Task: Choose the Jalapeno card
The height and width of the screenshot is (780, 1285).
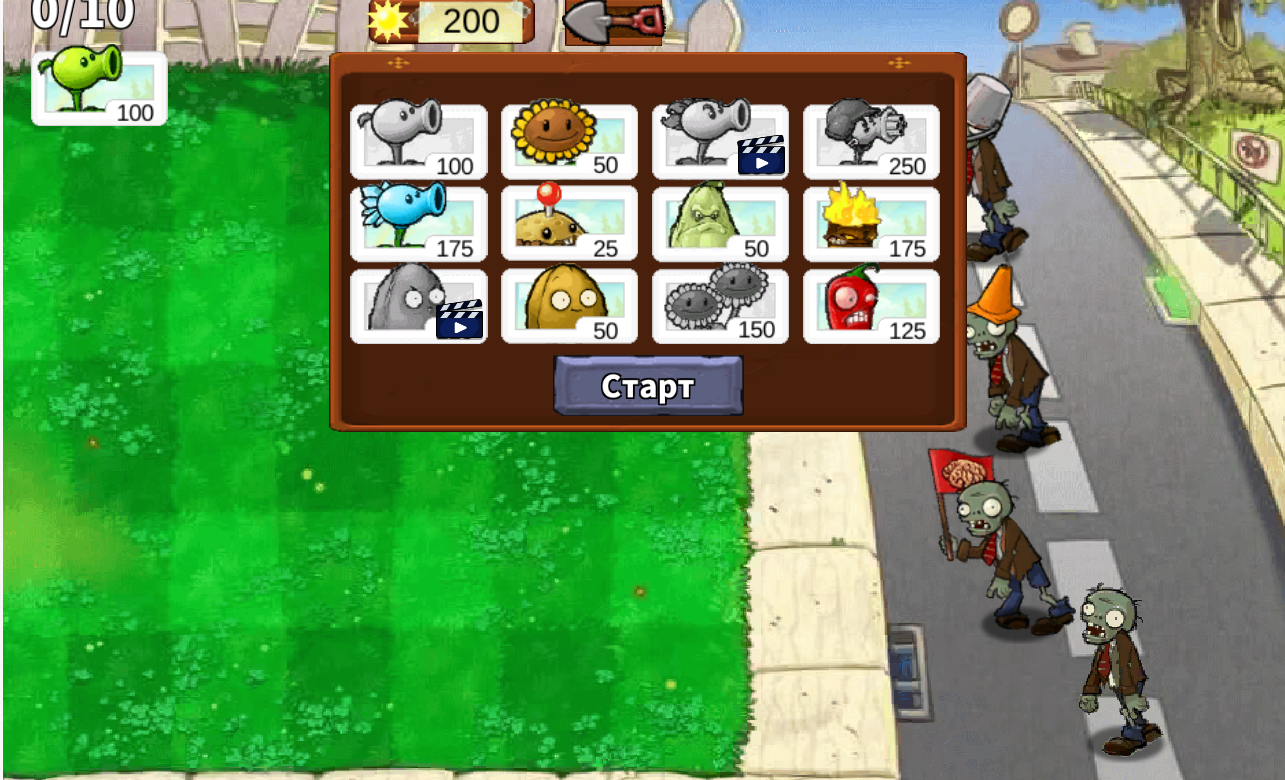Action: pos(871,305)
